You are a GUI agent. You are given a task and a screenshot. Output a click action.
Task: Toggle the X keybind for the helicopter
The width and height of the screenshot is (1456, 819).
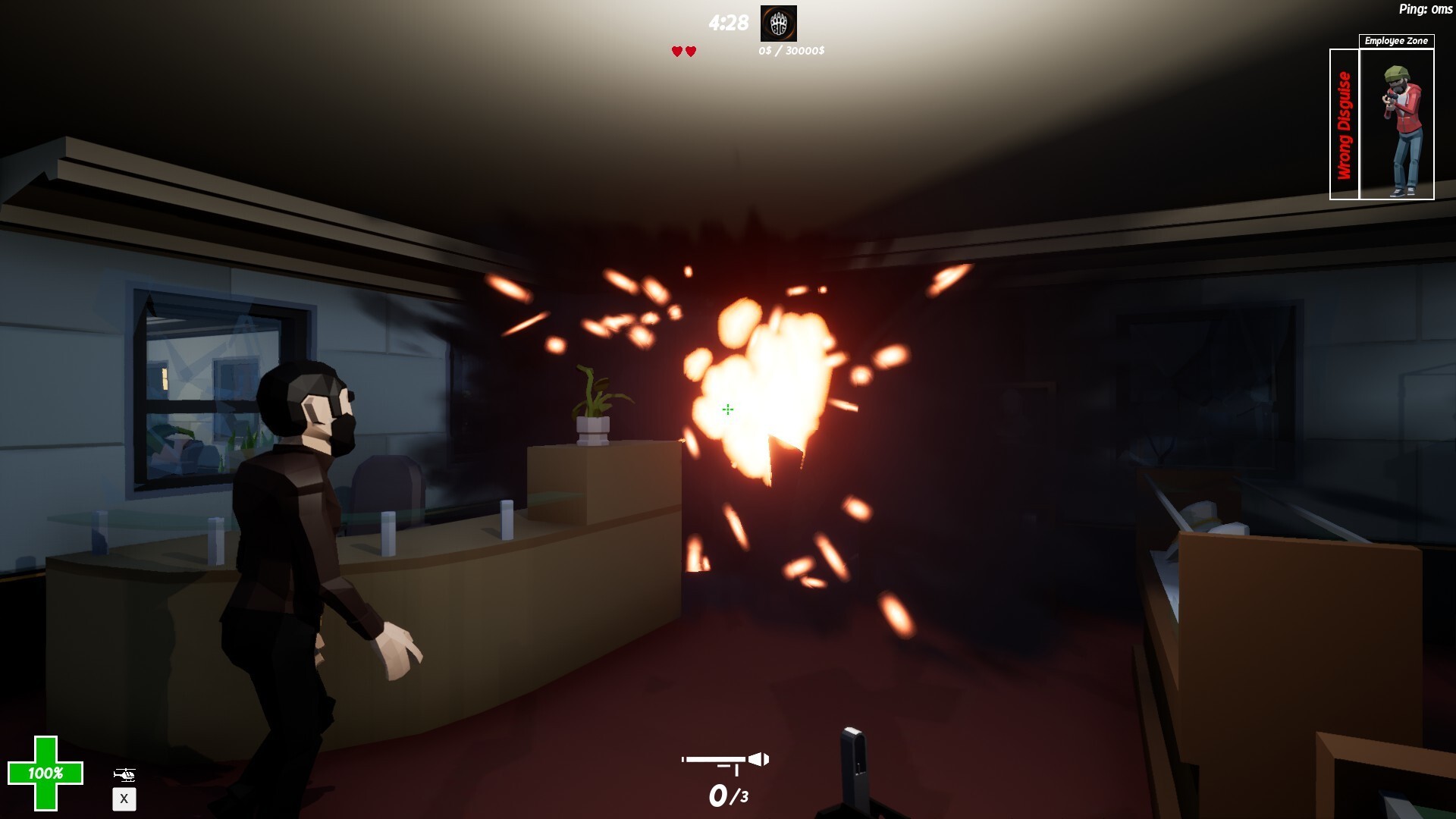(124, 799)
